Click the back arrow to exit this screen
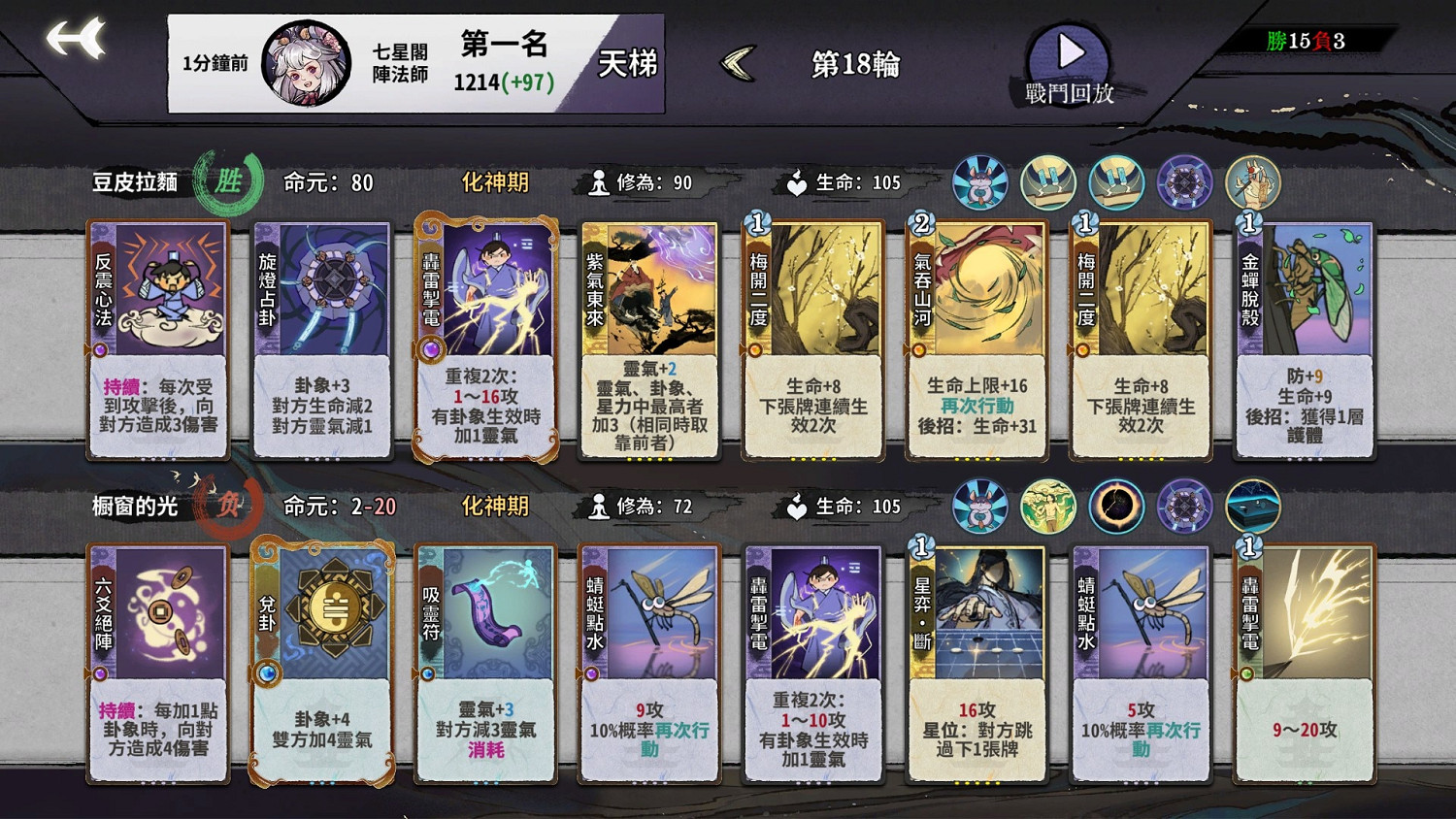The height and width of the screenshot is (819, 1456). coord(70,39)
